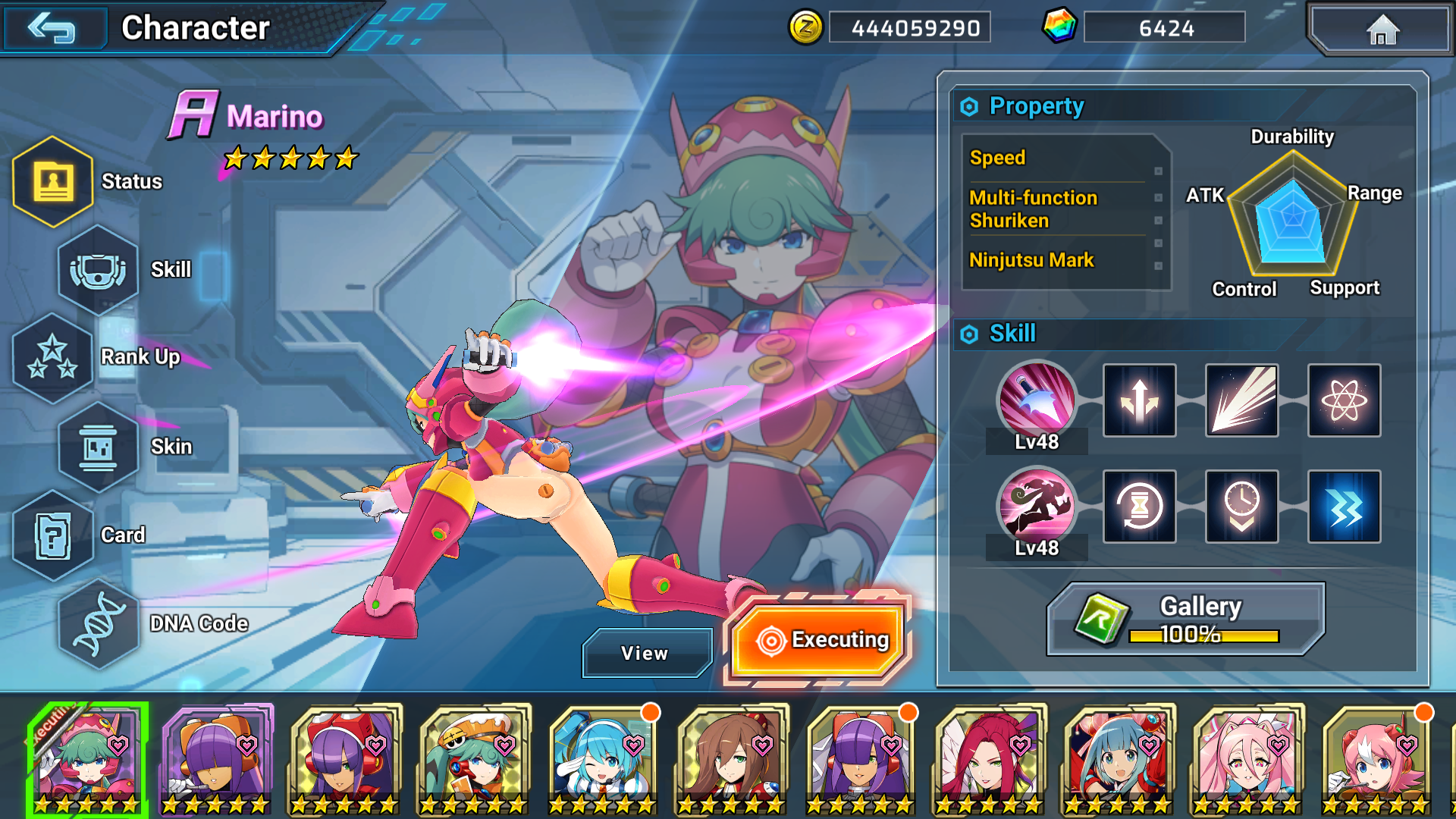This screenshot has height=819, width=1456.
Task: Click the orange Executing button
Action: coord(821,640)
